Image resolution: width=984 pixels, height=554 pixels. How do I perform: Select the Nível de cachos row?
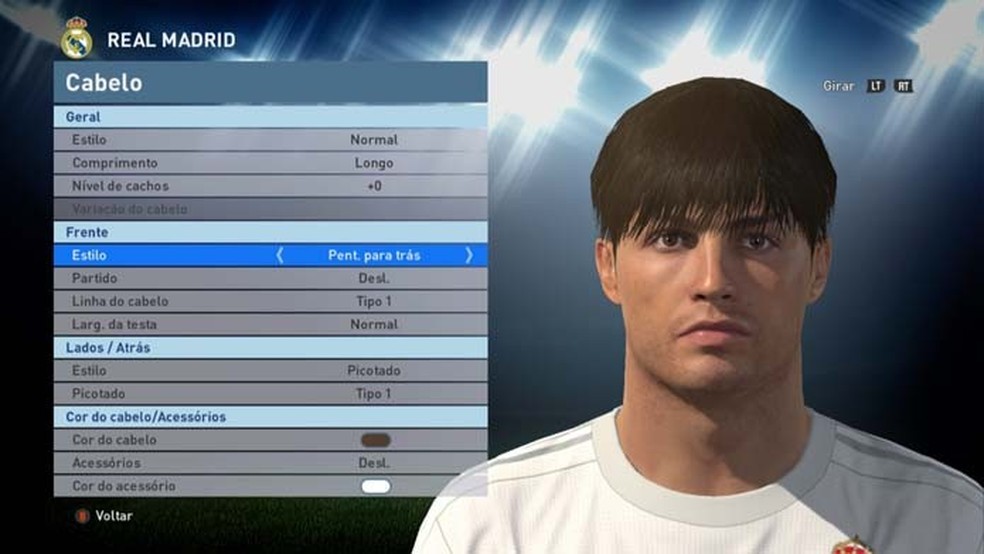coord(270,186)
